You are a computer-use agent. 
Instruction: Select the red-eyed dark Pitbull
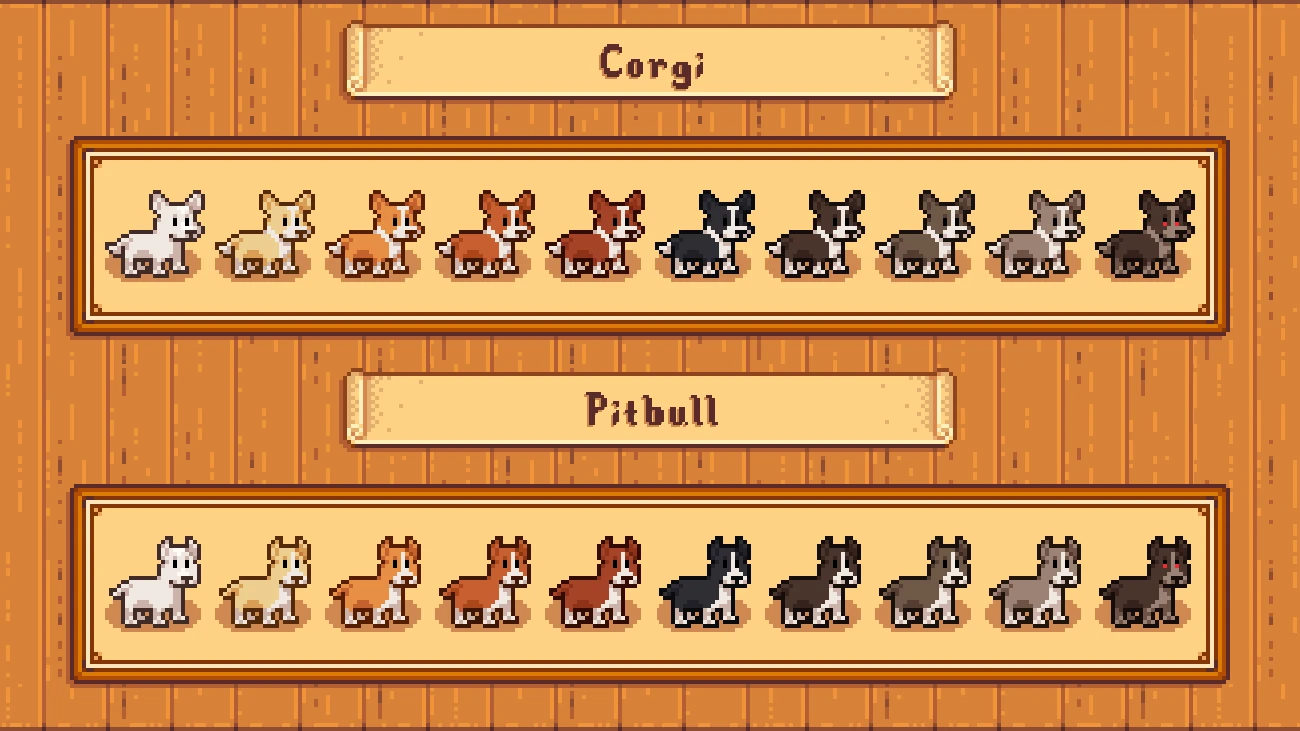(1146, 583)
